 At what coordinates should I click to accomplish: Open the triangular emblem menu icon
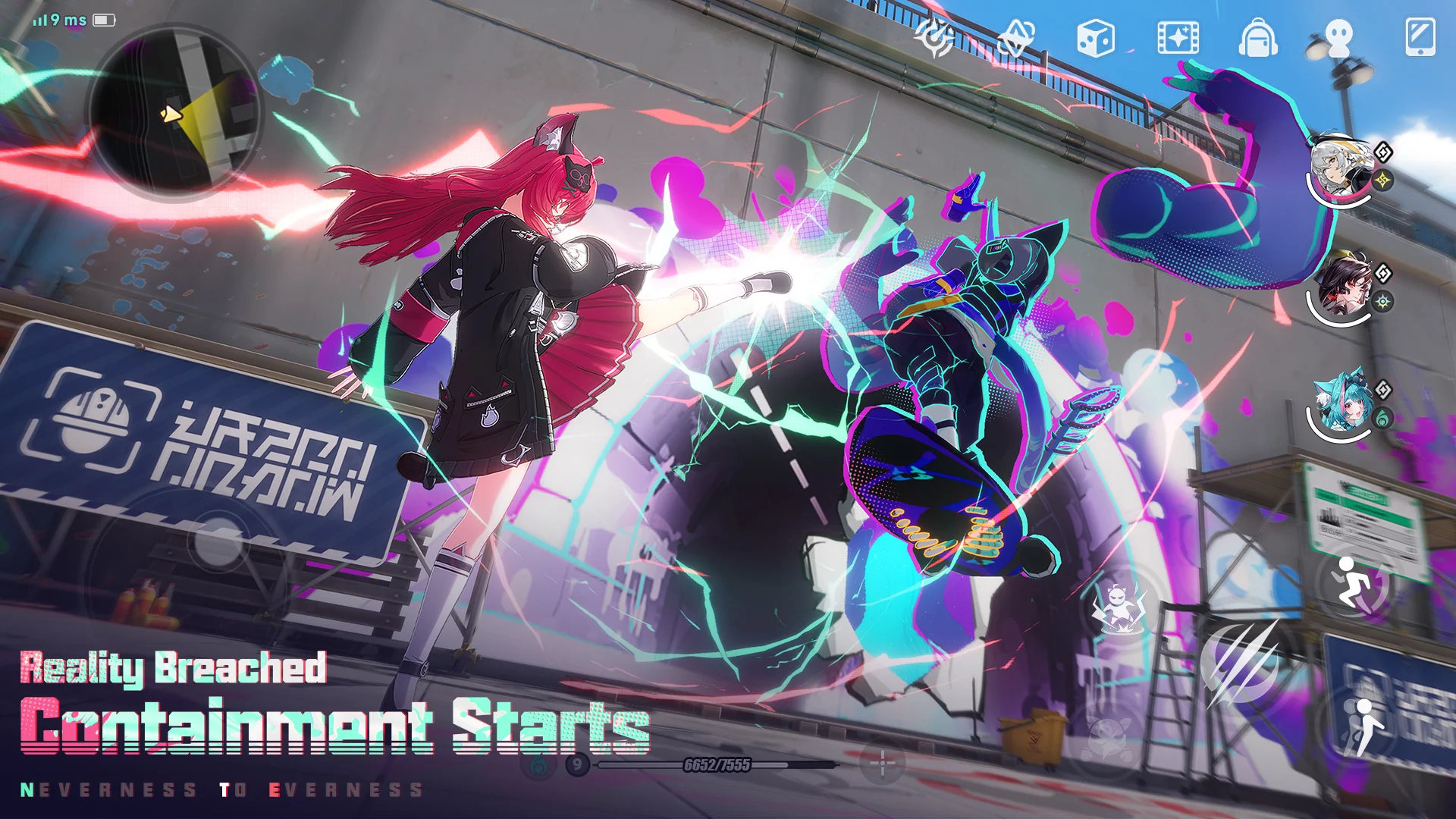coord(1015,37)
